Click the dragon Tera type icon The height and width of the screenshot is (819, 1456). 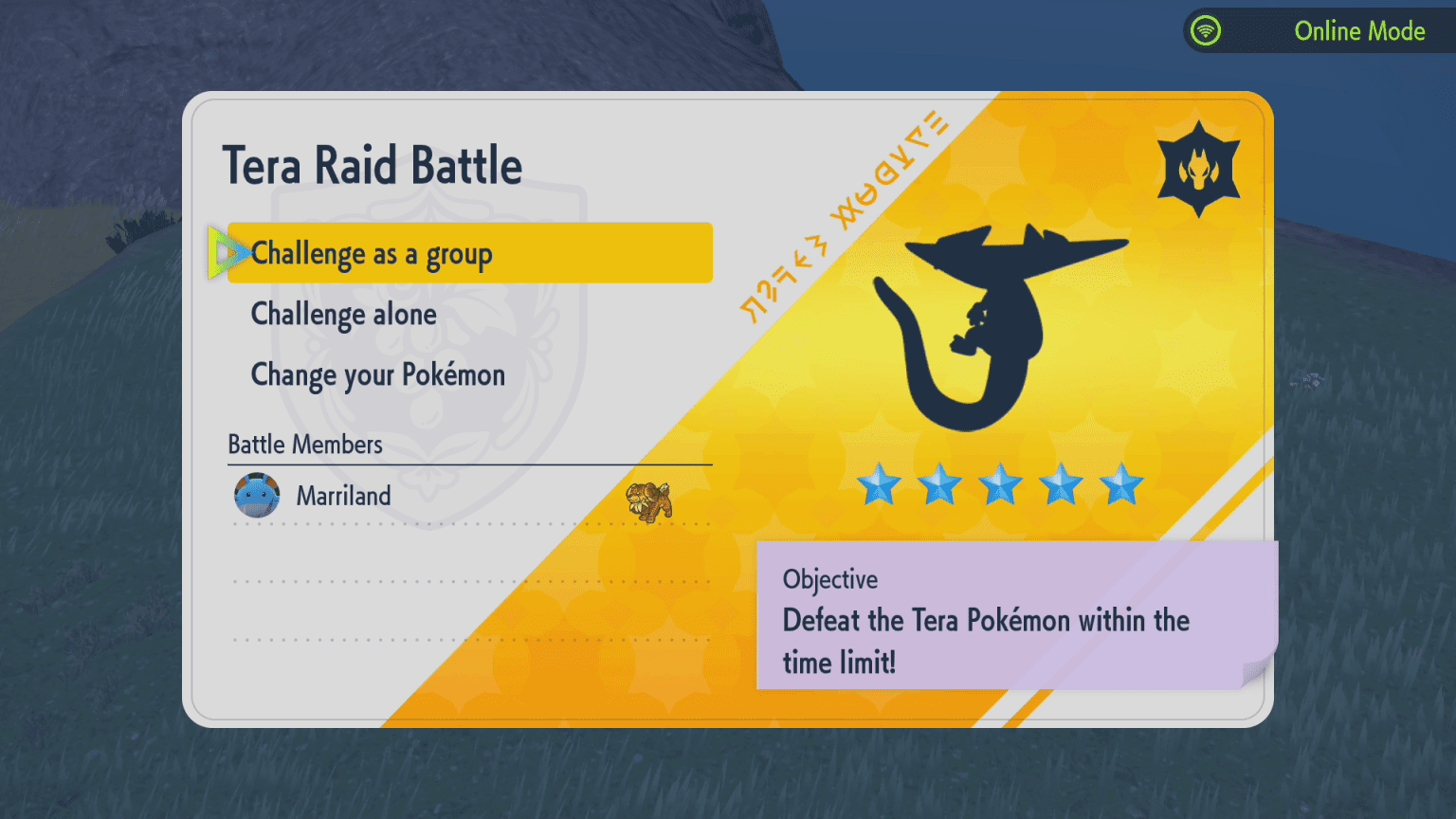(x=1198, y=170)
